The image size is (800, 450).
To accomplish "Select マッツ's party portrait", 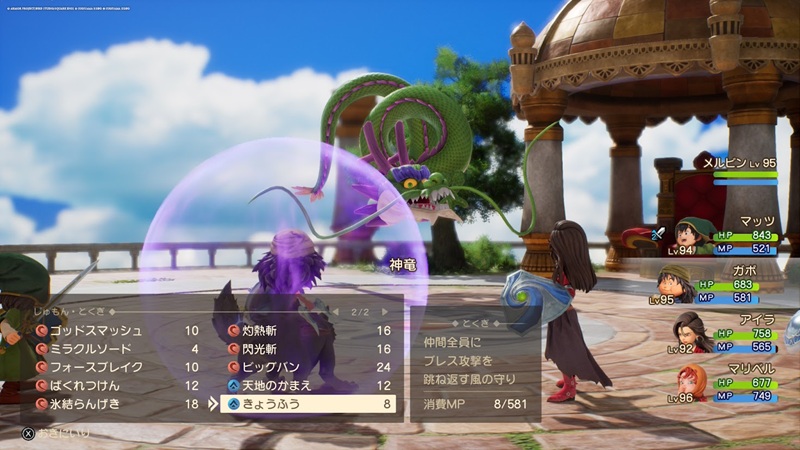I will 686,237.
